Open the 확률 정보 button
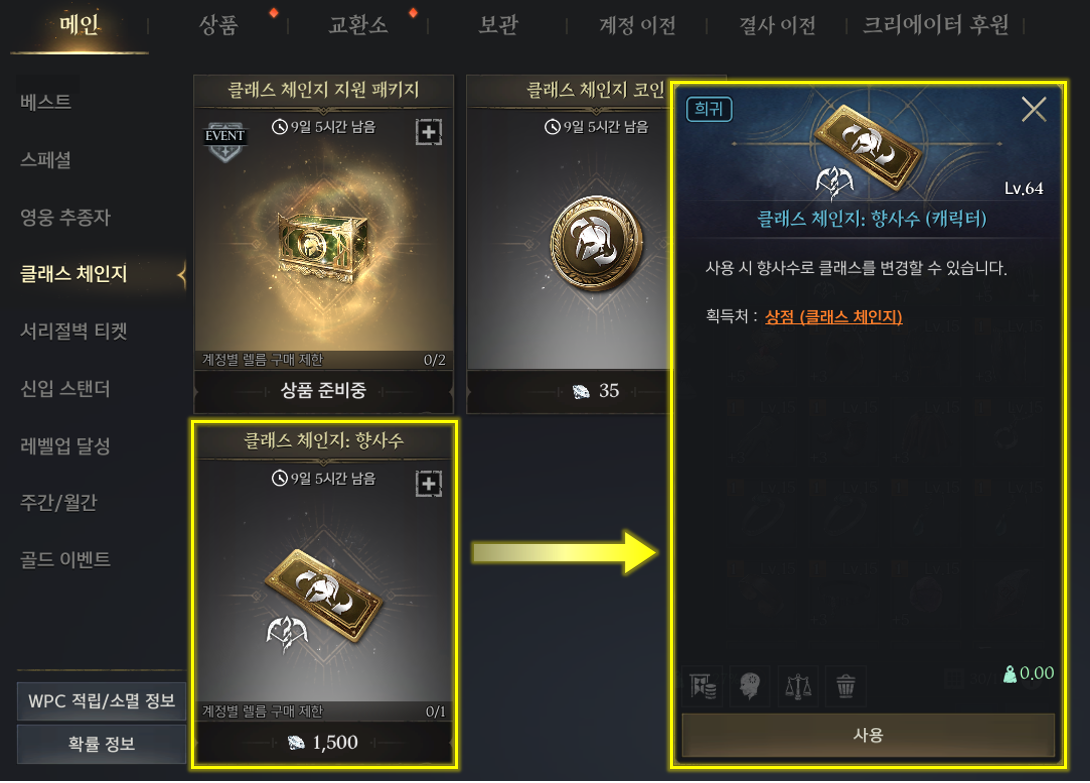Image resolution: width=1090 pixels, height=783 pixels. pos(101,744)
